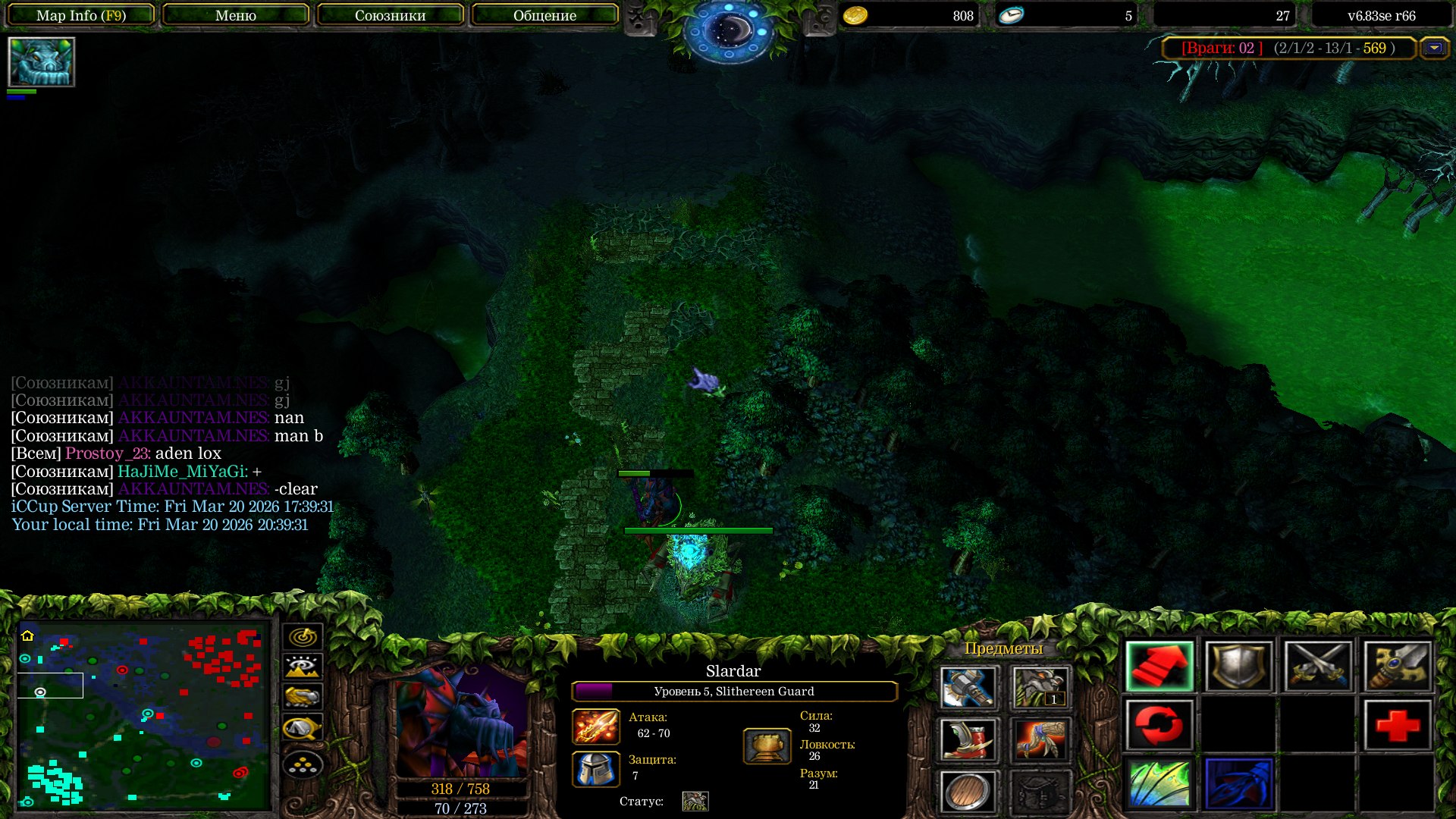The height and width of the screenshot is (819, 1456).
Task: Activate the green streak ability icon
Action: point(1159,784)
